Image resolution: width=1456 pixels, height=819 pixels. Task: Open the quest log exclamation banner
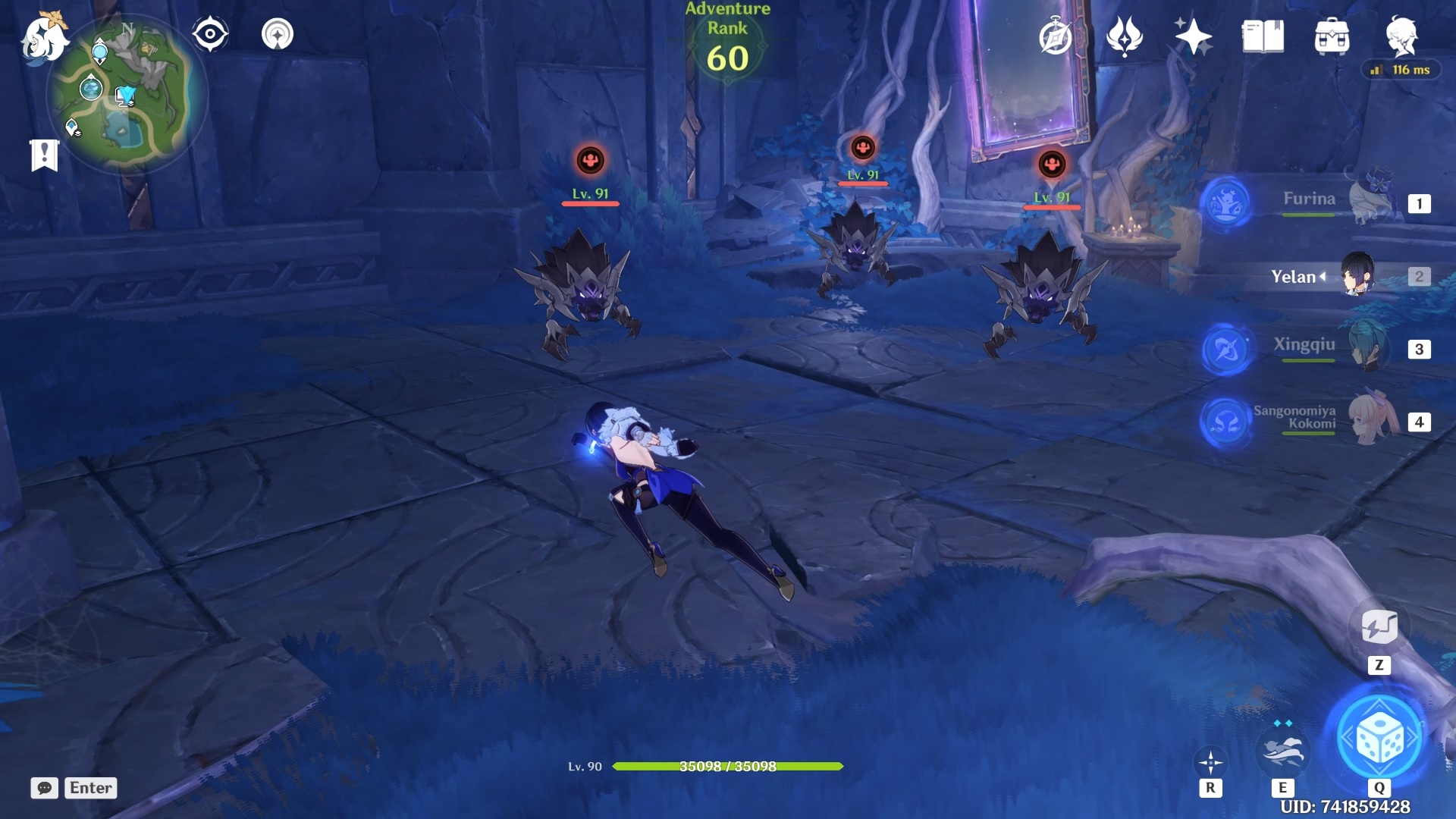(45, 155)
